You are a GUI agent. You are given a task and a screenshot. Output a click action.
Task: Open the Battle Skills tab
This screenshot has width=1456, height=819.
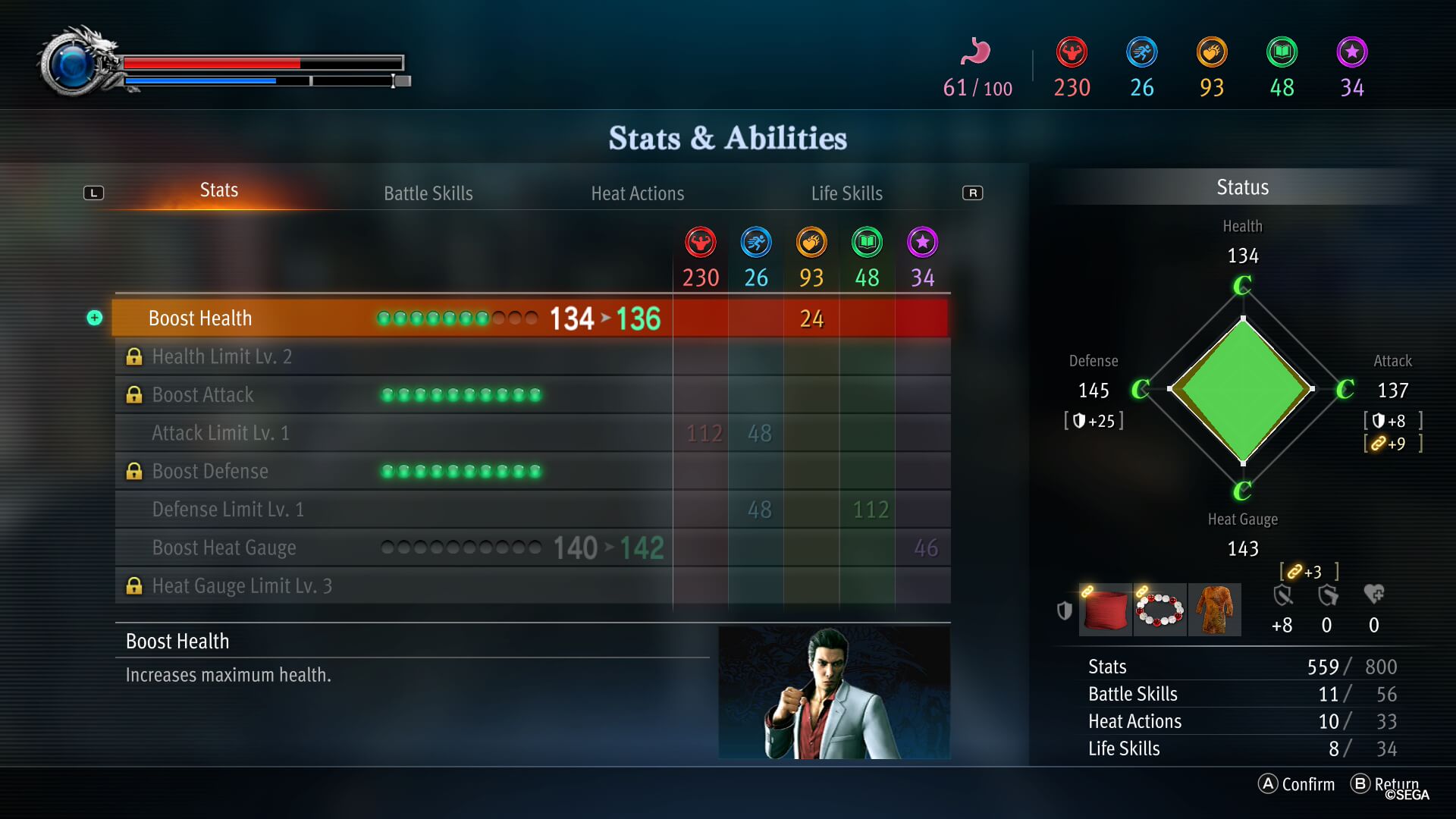pyautogui.click(x=428, y=193)
